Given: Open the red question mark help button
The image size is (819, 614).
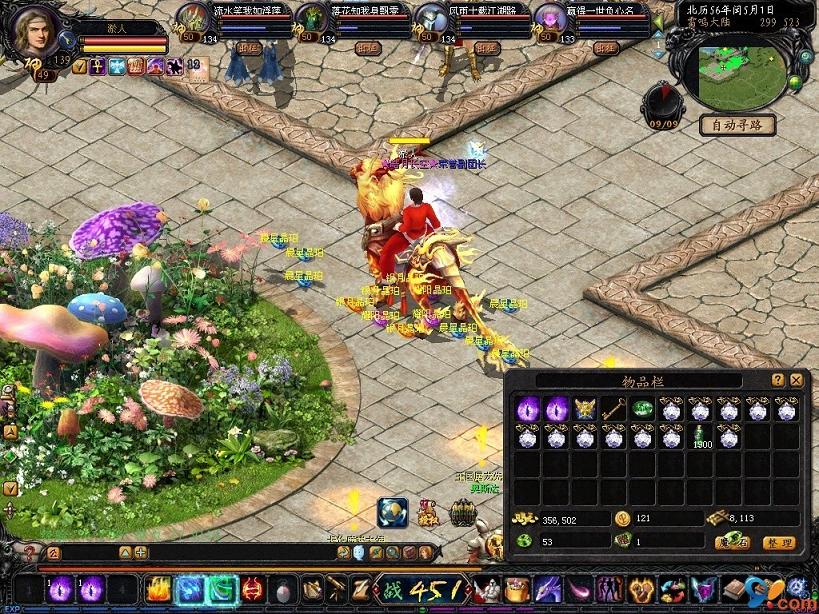Looking at the screenshot, I should [29, 553].
